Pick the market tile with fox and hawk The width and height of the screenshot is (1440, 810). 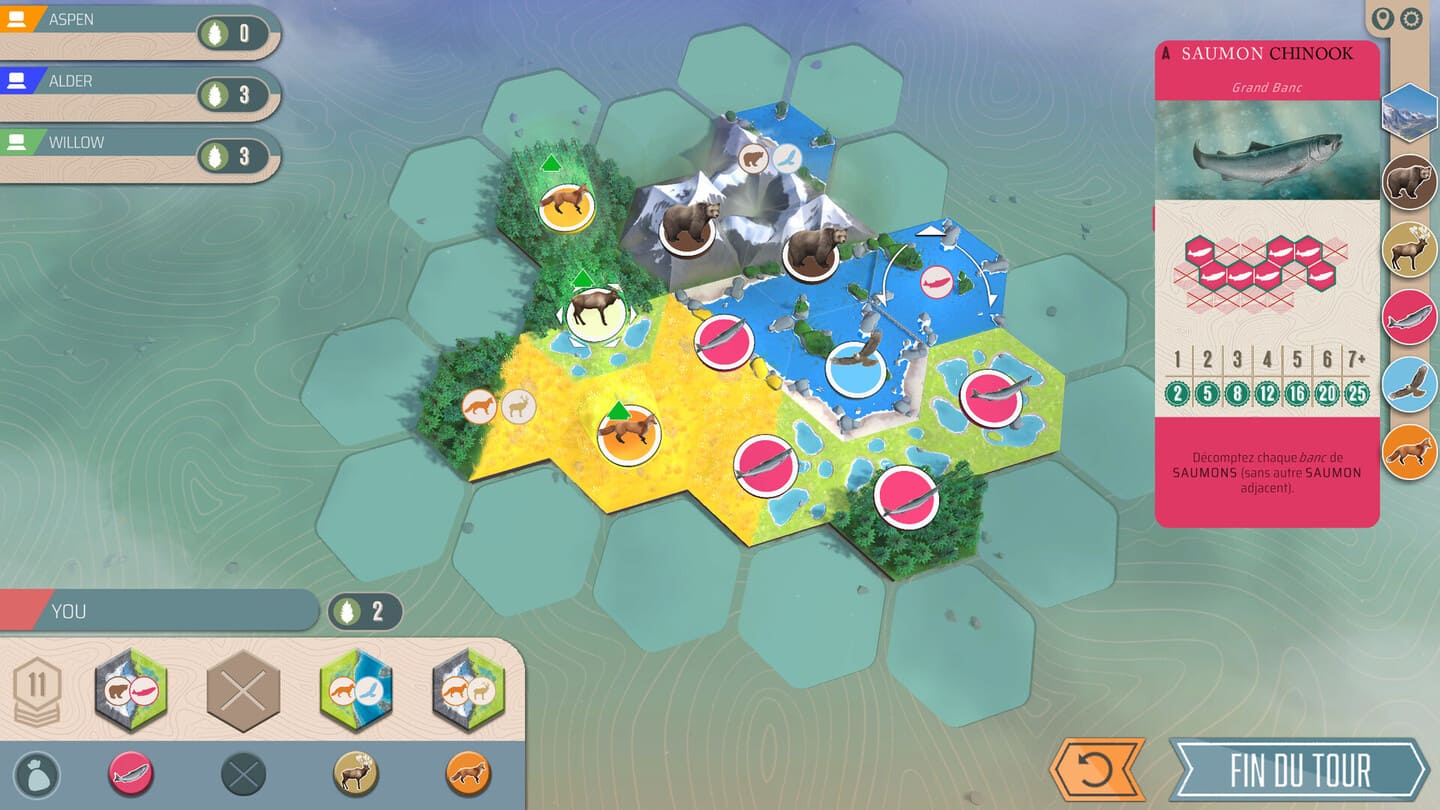(355, 690)
